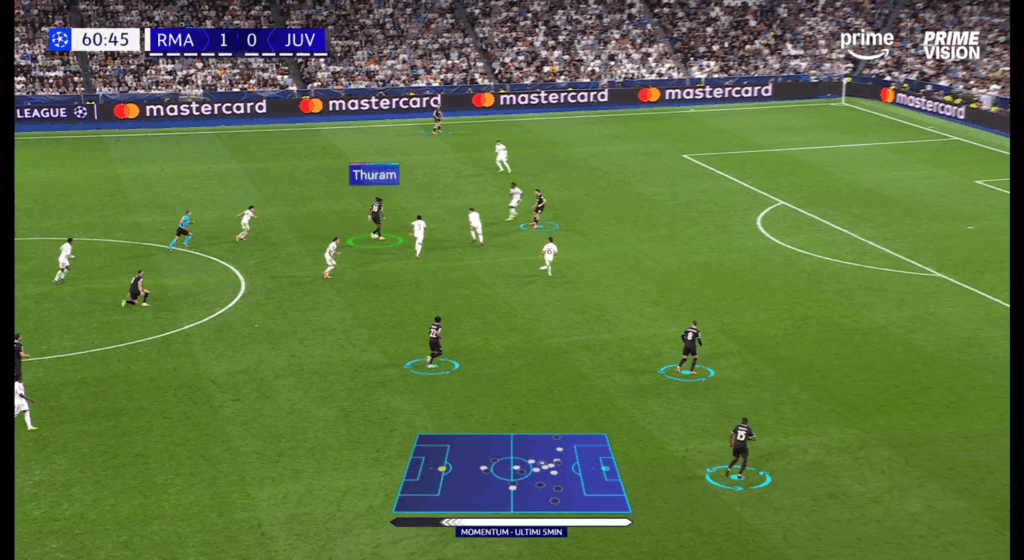Select the Thuram player name tag
This screenshot has width=1024, height=560.
pyautogui.click(x=374, y=175)
